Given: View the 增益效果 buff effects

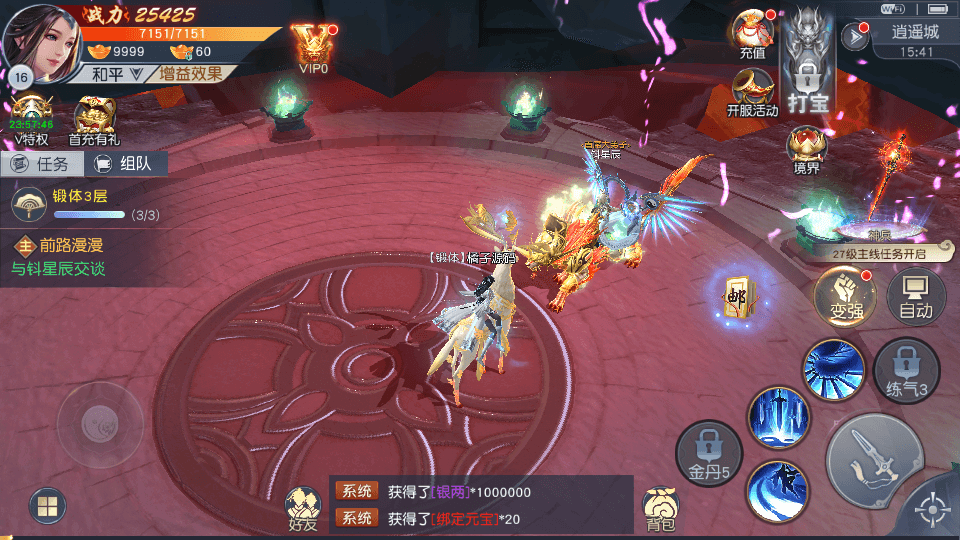Looking at the screenshot, I should 193,74.
